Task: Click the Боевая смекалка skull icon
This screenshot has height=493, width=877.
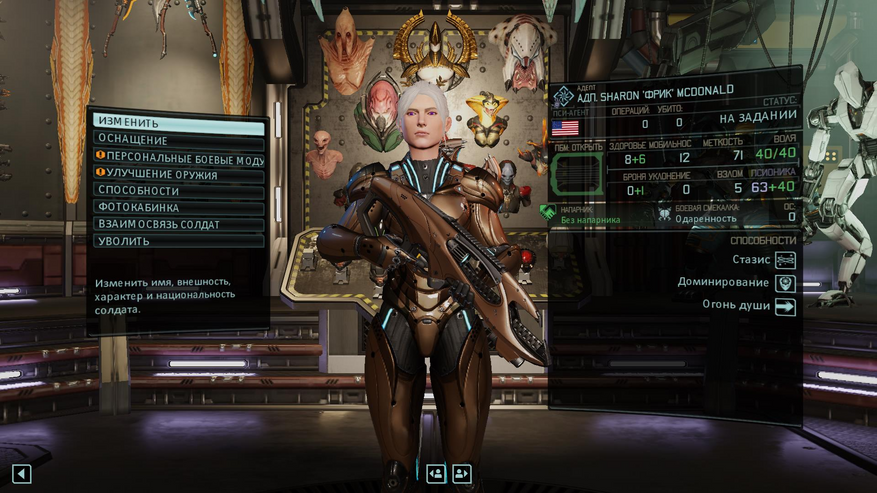Action: click(665, 212)
